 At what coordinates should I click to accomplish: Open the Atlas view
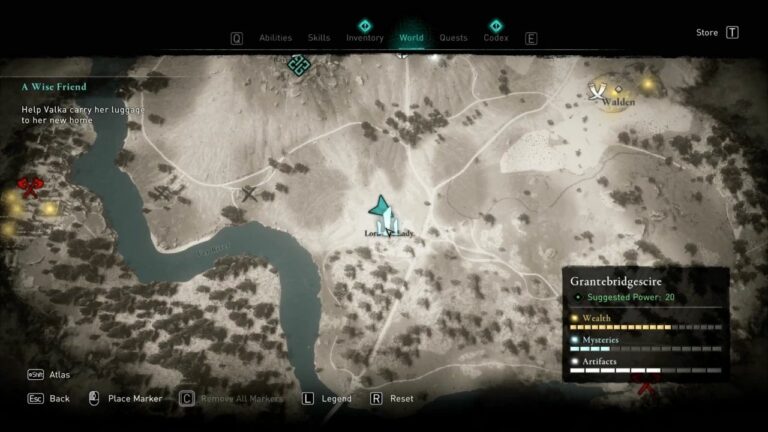pos(60,374)
